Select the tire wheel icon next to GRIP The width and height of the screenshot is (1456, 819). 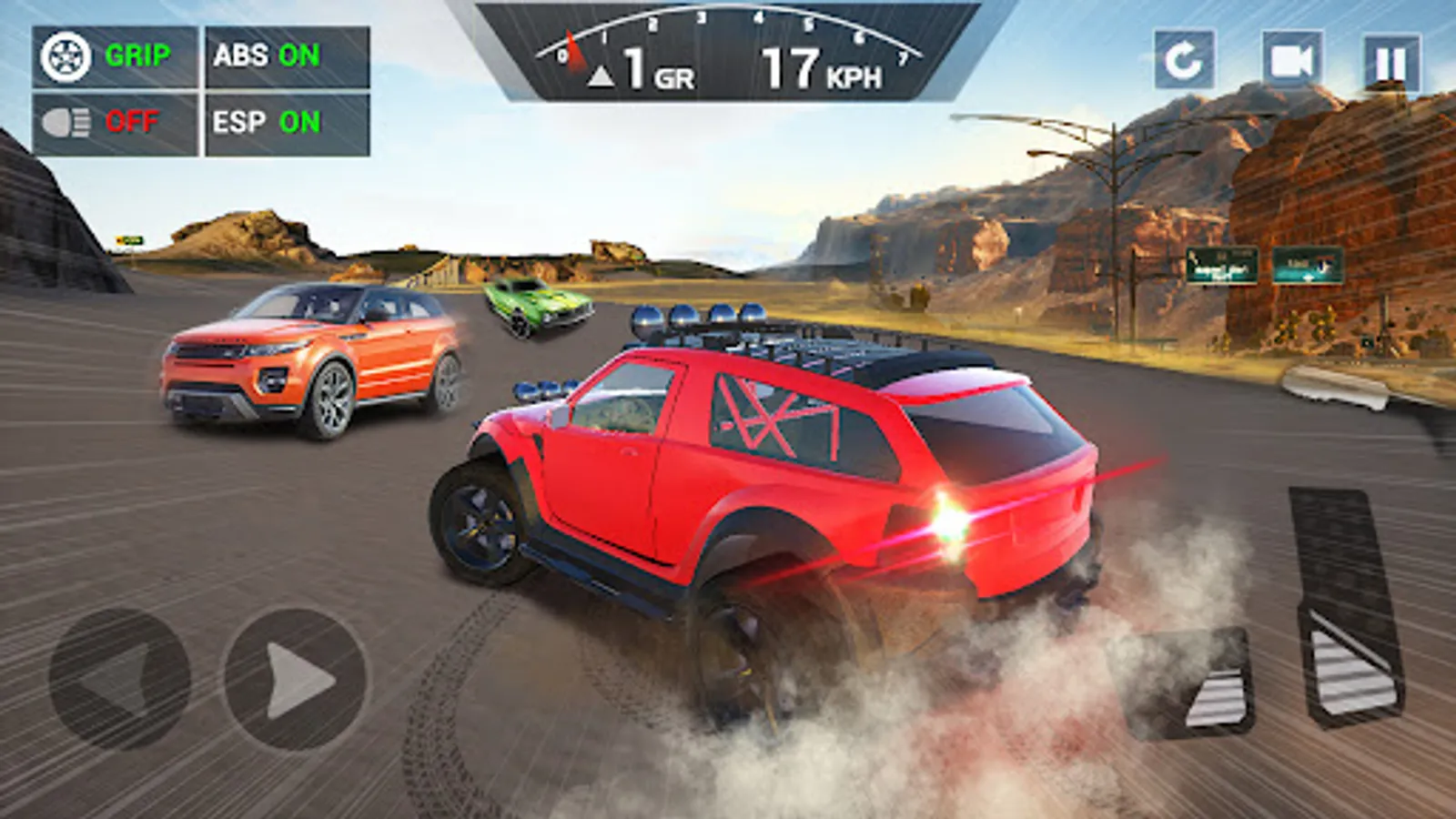coord(66,58)
